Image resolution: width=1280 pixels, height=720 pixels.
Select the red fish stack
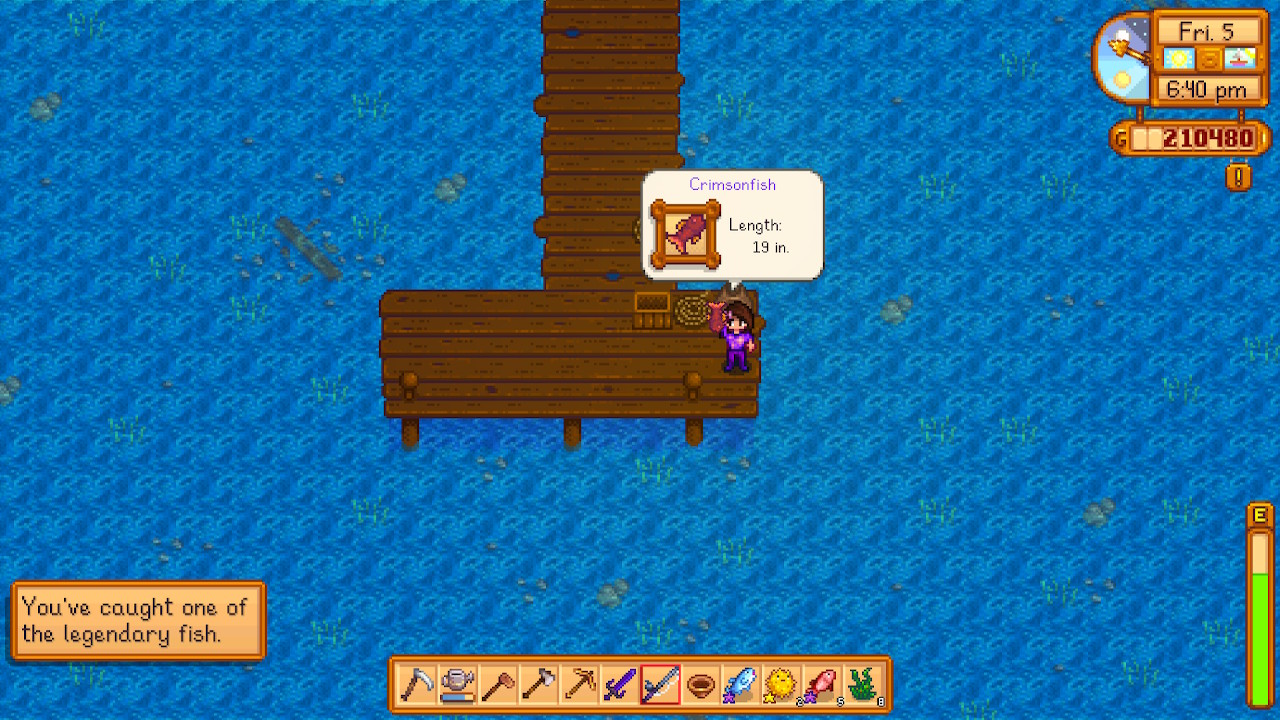point(822,685)
